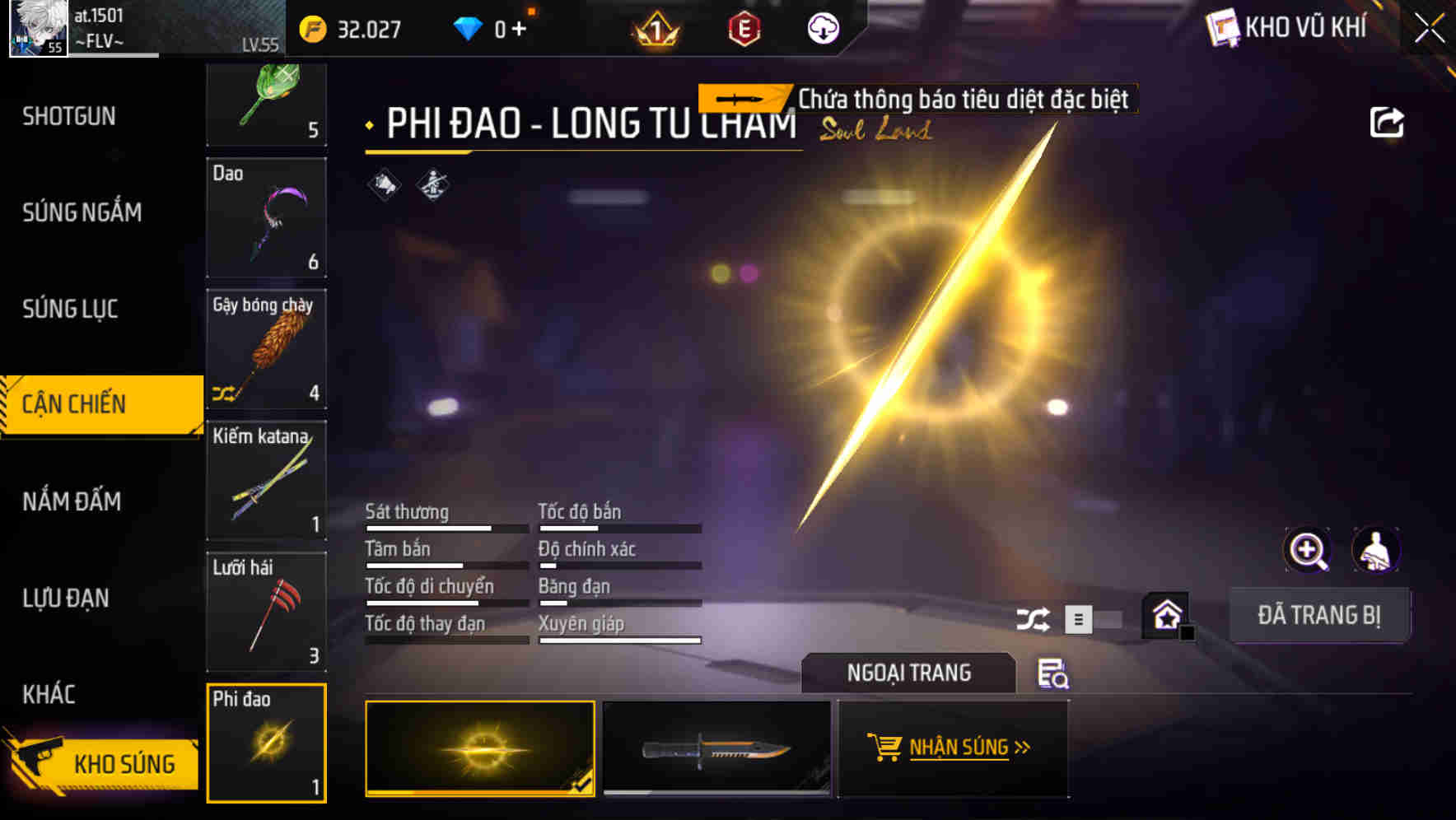Click the NHẬN SÚNG shop button
The height and width of the screenshot is (820, 1456).
click(953, 748)
